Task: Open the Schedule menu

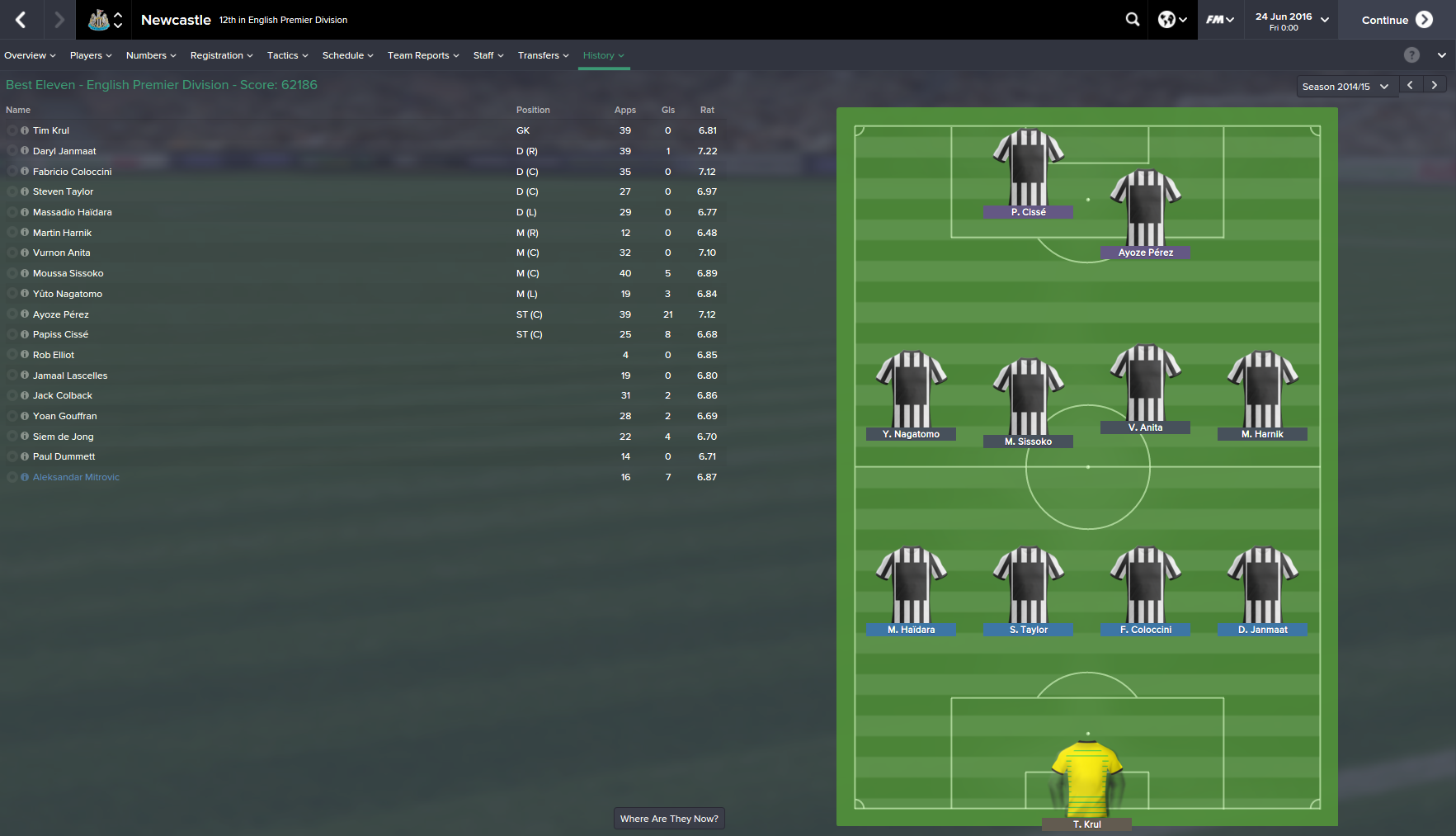Action: [x=347, y=55]
